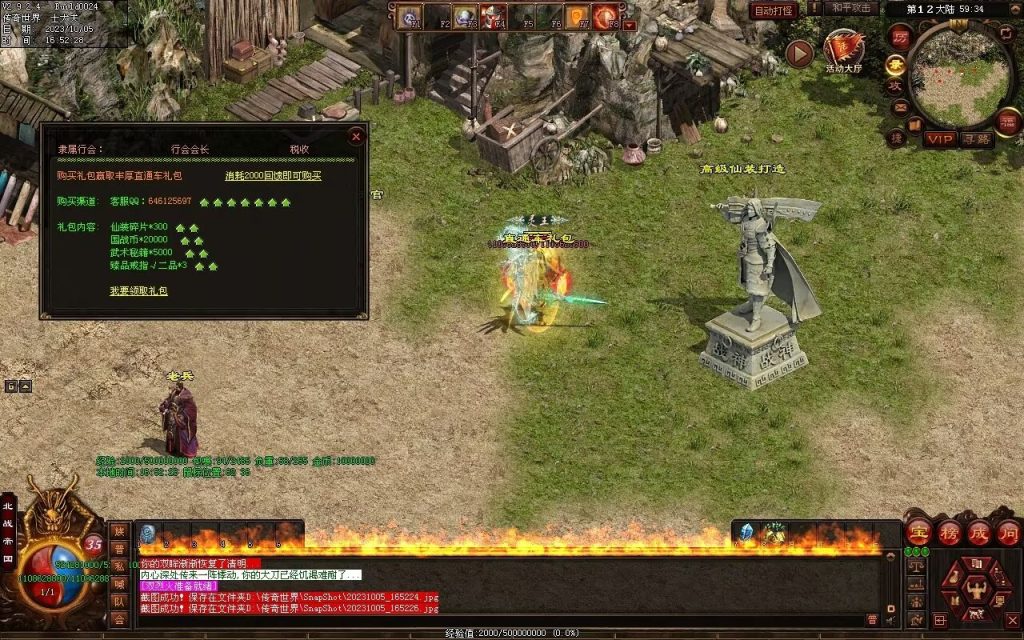Switch to the 队 team chat channel
The width and height of the screenshot is (1024, 640).
(119, 602)
